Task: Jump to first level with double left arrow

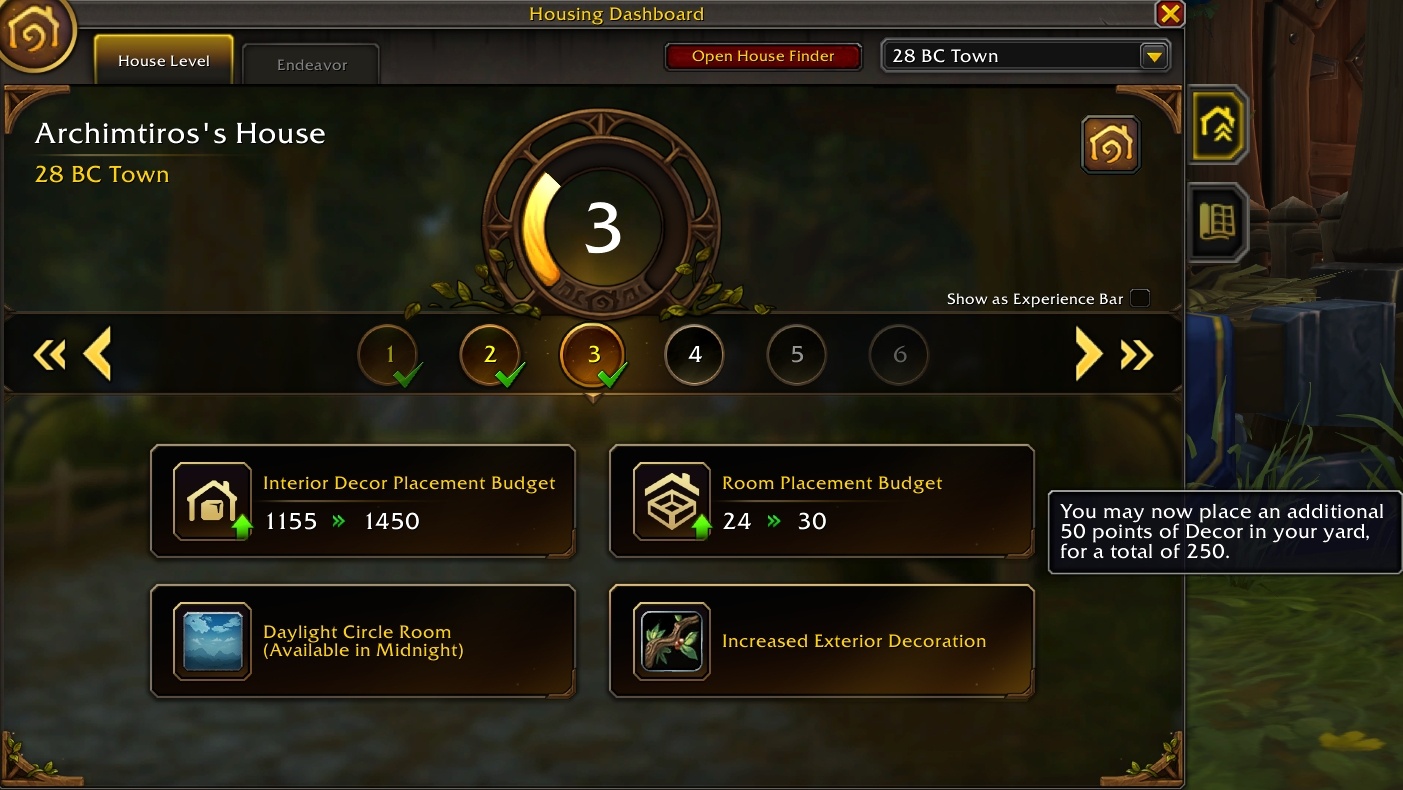Action: tap(48, 354)
